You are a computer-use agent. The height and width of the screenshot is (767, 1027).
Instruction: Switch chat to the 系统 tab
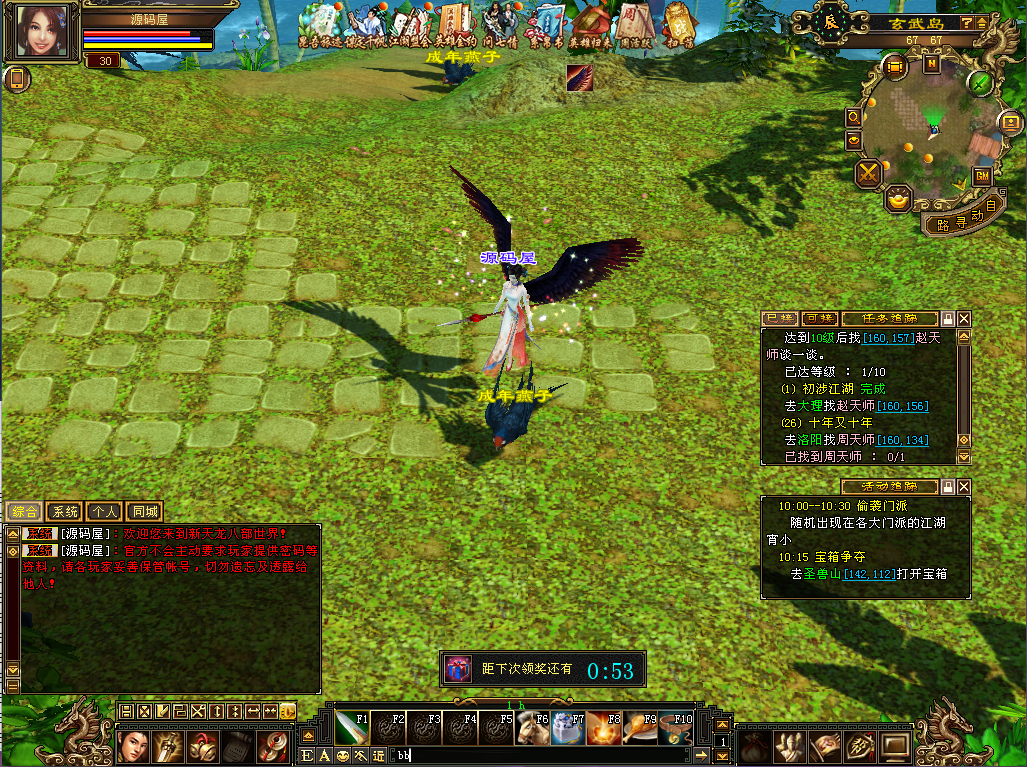click(x=64, y=511)
